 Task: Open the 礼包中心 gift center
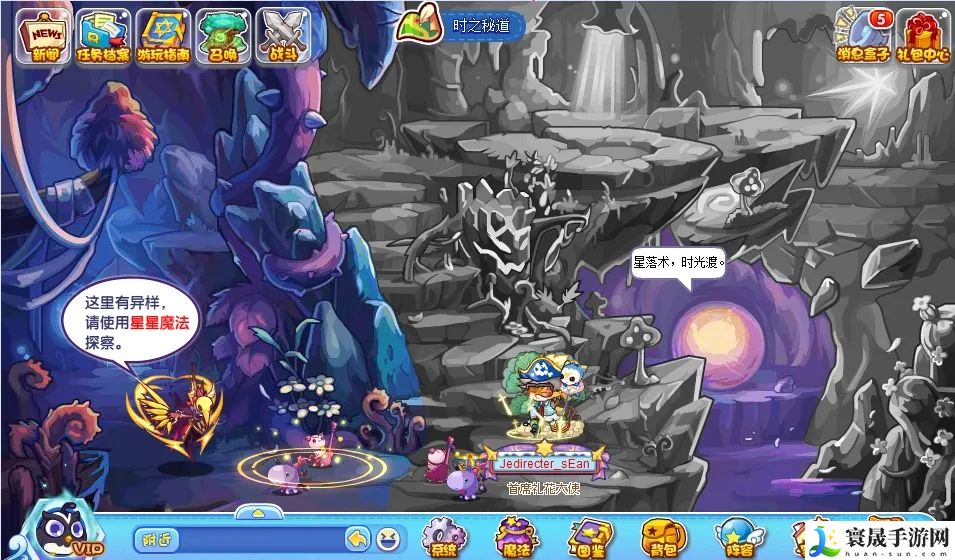pos(922,35)
